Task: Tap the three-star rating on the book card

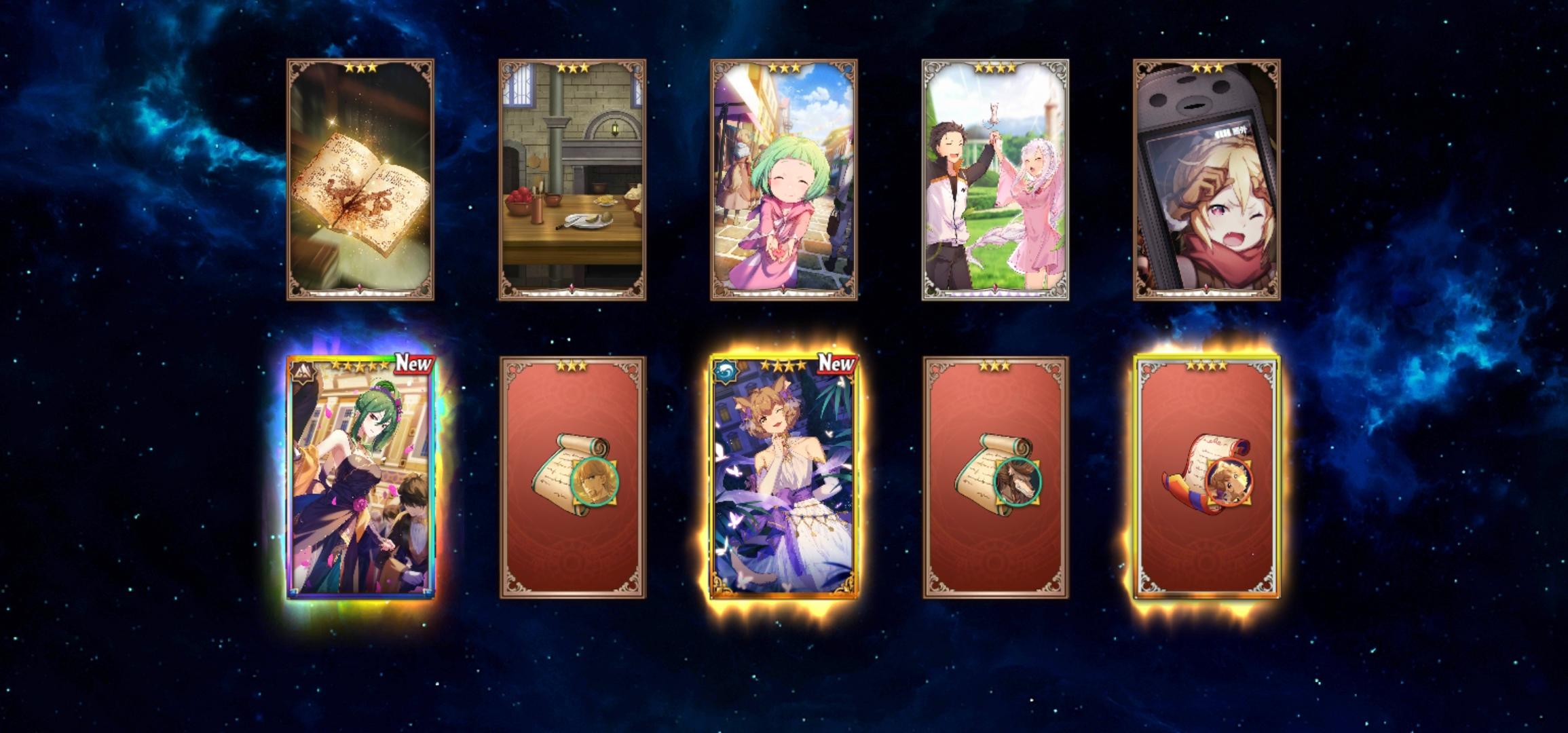Action: (x=362, y=68)
